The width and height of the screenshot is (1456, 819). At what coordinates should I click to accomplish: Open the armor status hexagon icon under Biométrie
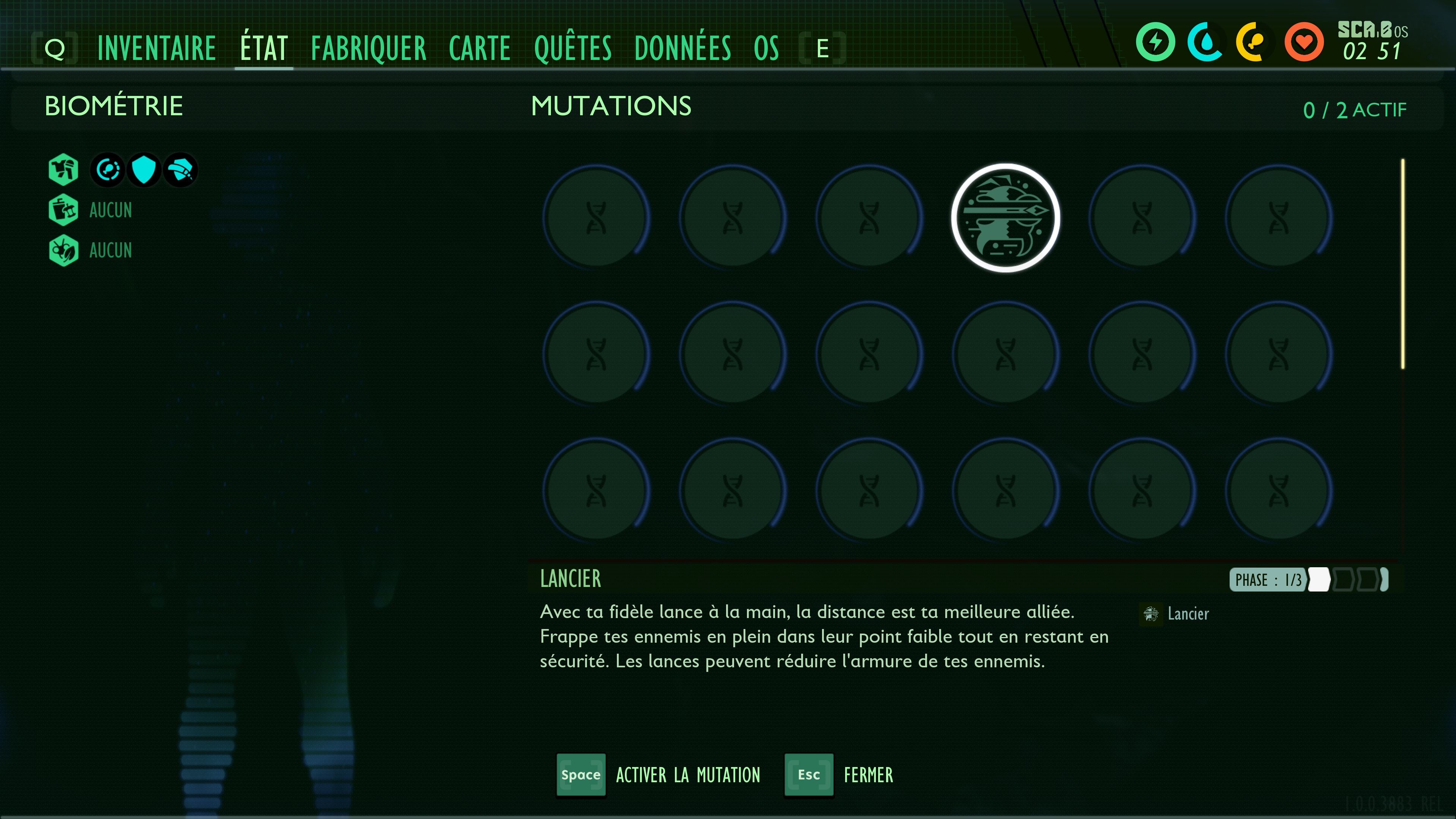63,169
